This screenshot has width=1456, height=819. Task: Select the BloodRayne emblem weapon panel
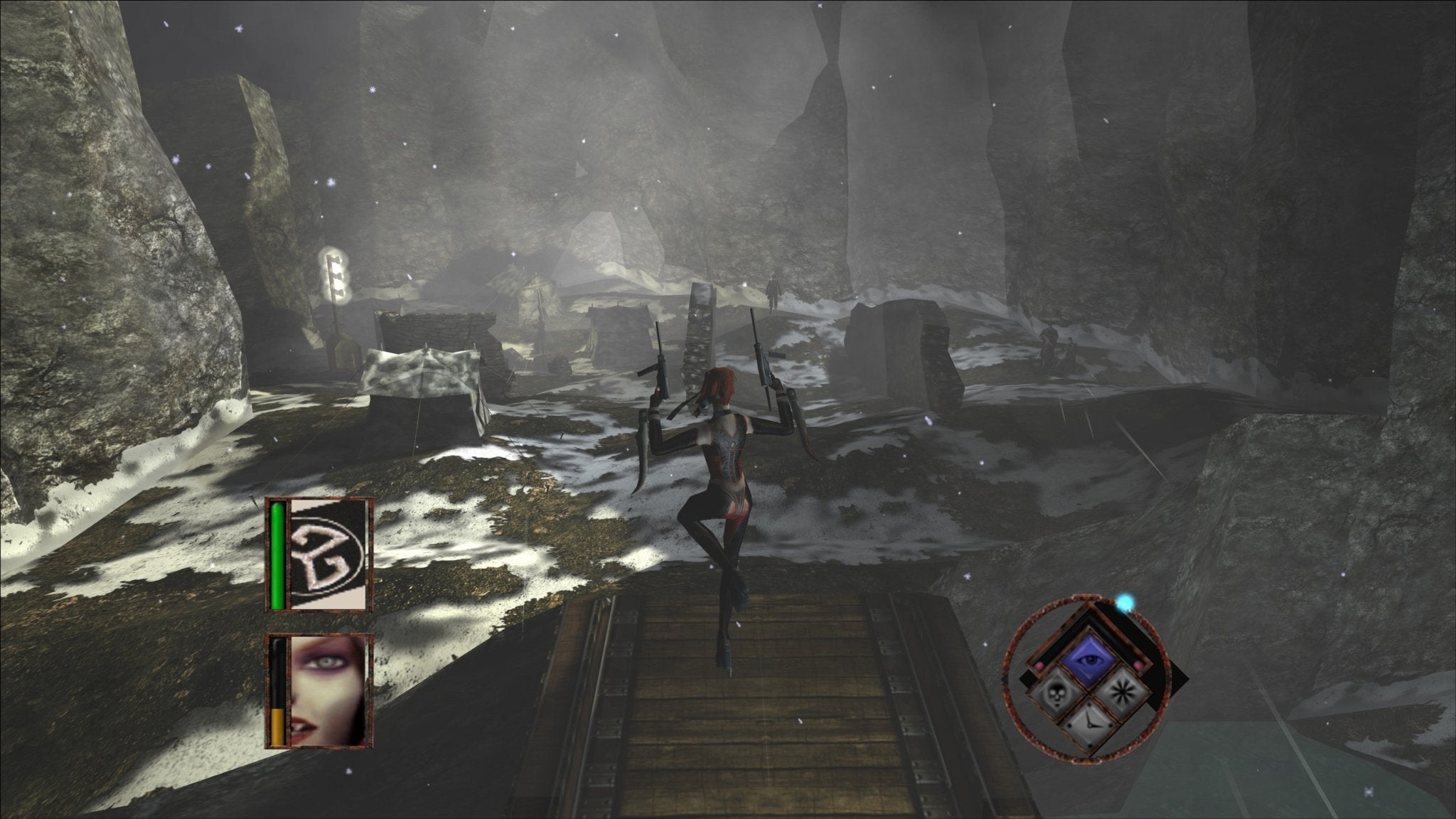pyautogui.click(x=328, y=555)
